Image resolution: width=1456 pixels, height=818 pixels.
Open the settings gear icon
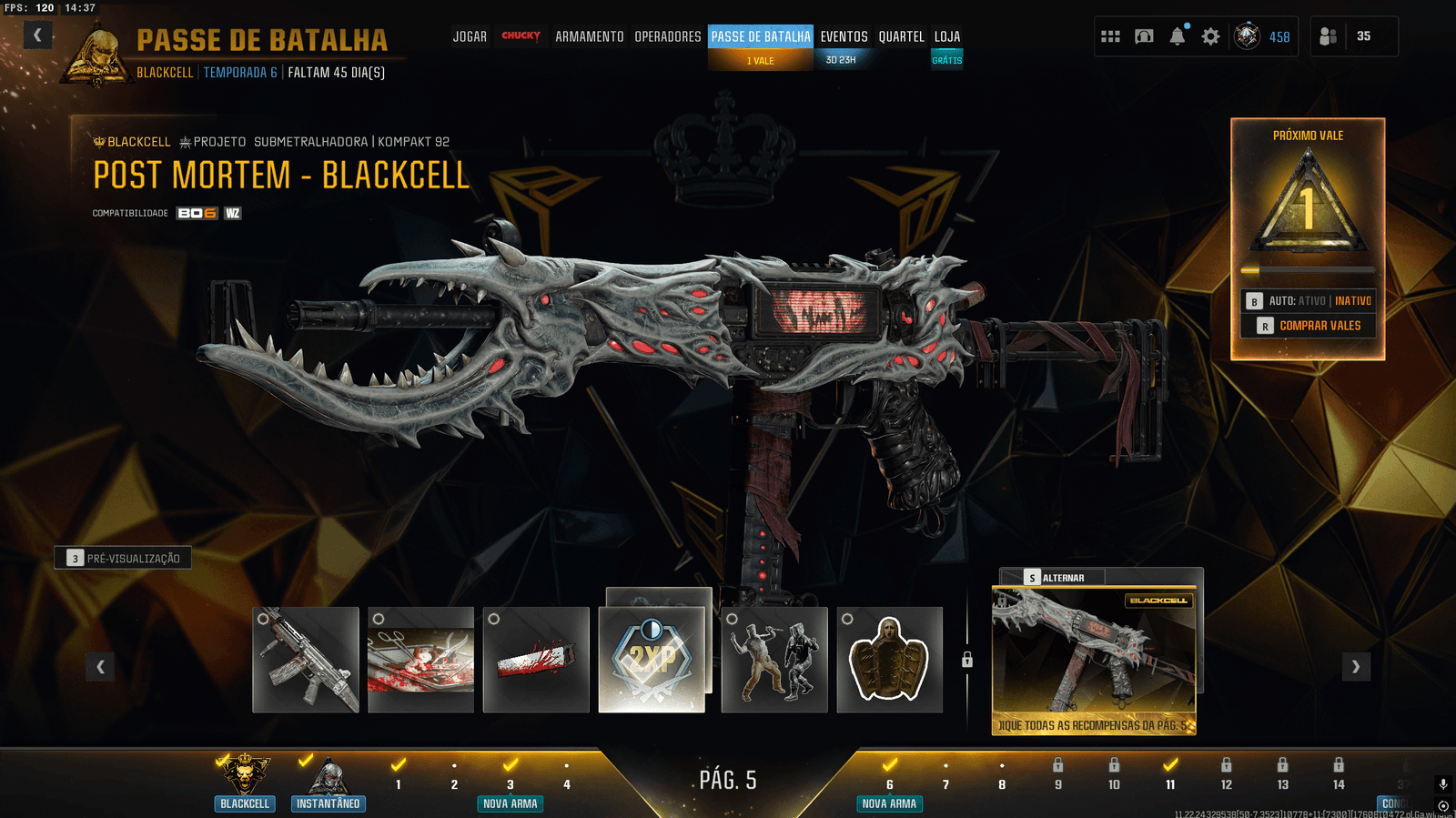tap(1210, 36)
